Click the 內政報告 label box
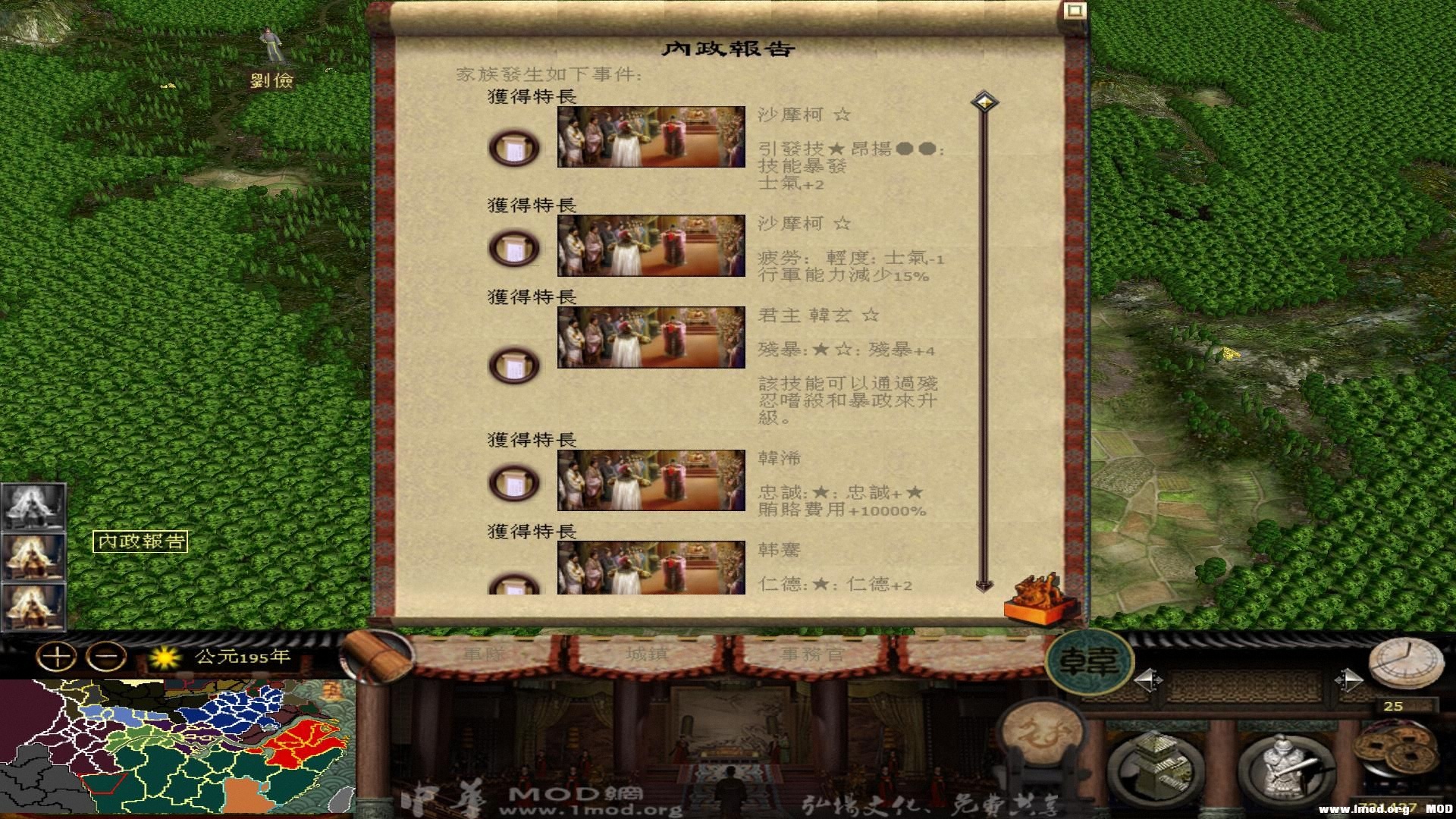1456x819 pixels. click(141, 541)
